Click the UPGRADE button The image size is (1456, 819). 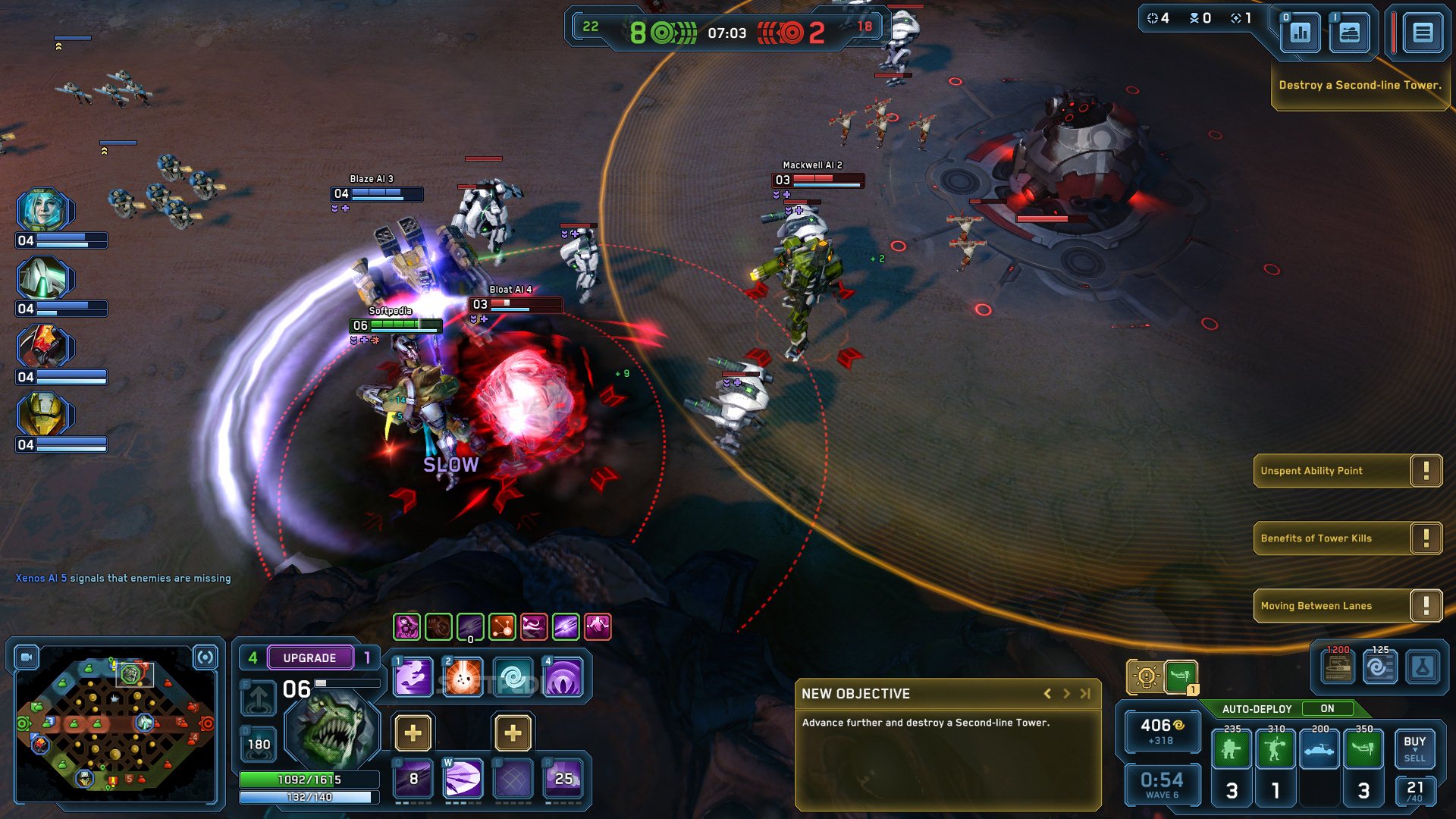pyautogui.click(x=309, y=657)
